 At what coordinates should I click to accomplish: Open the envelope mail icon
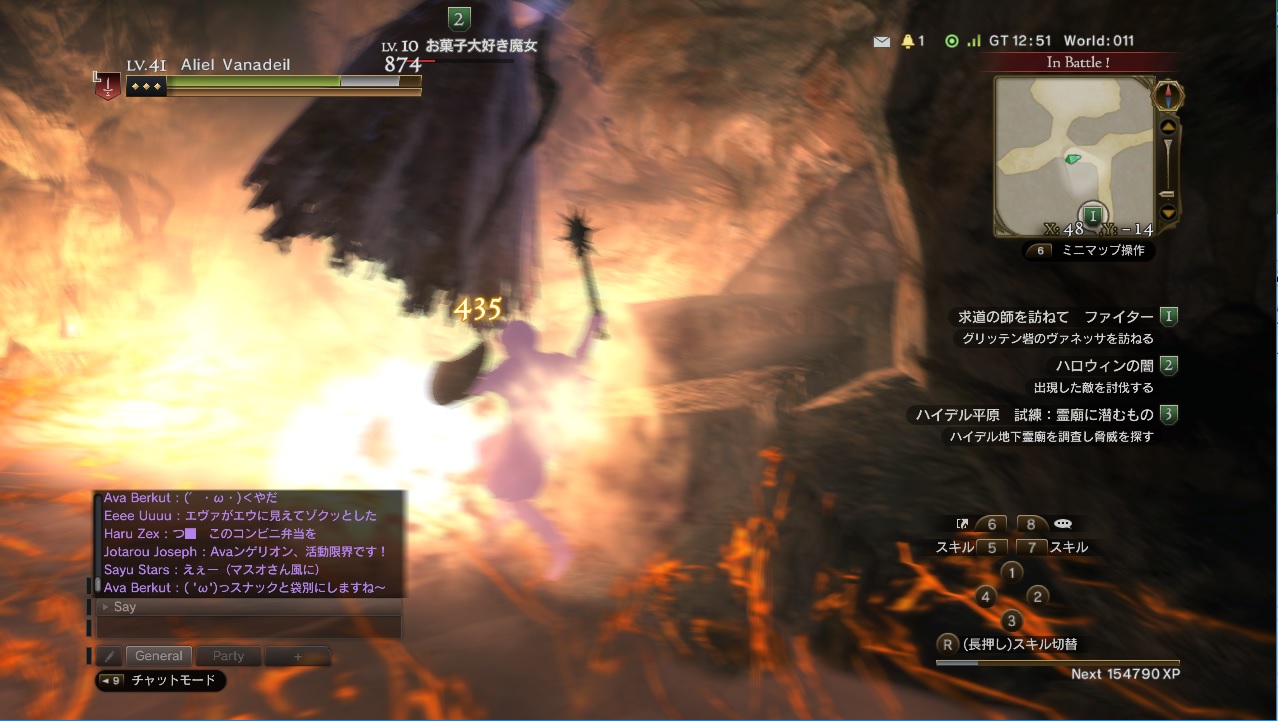pyautogui.click(x=881, y=42)
